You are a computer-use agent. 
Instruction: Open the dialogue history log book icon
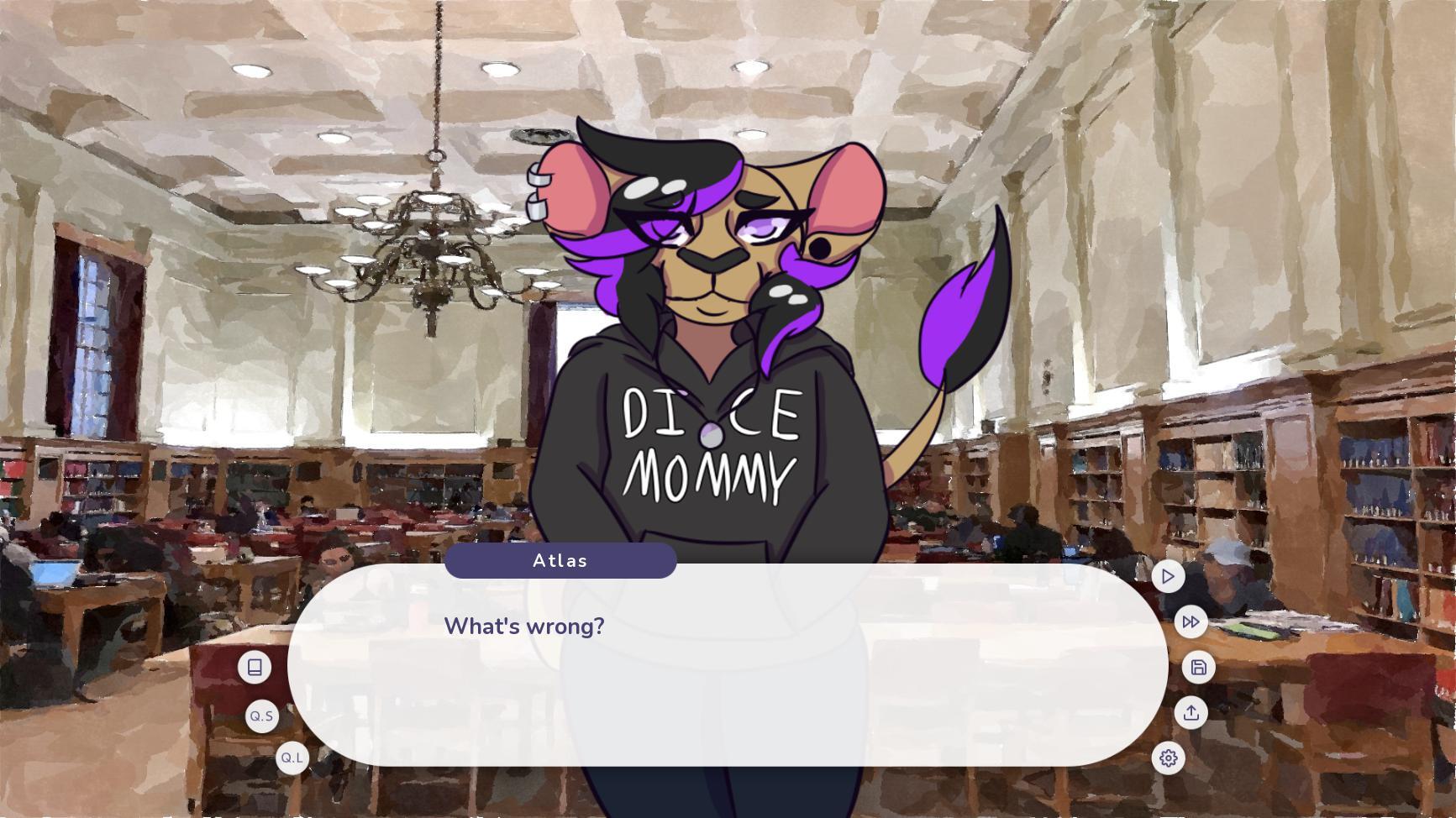[x=255, y=668]
